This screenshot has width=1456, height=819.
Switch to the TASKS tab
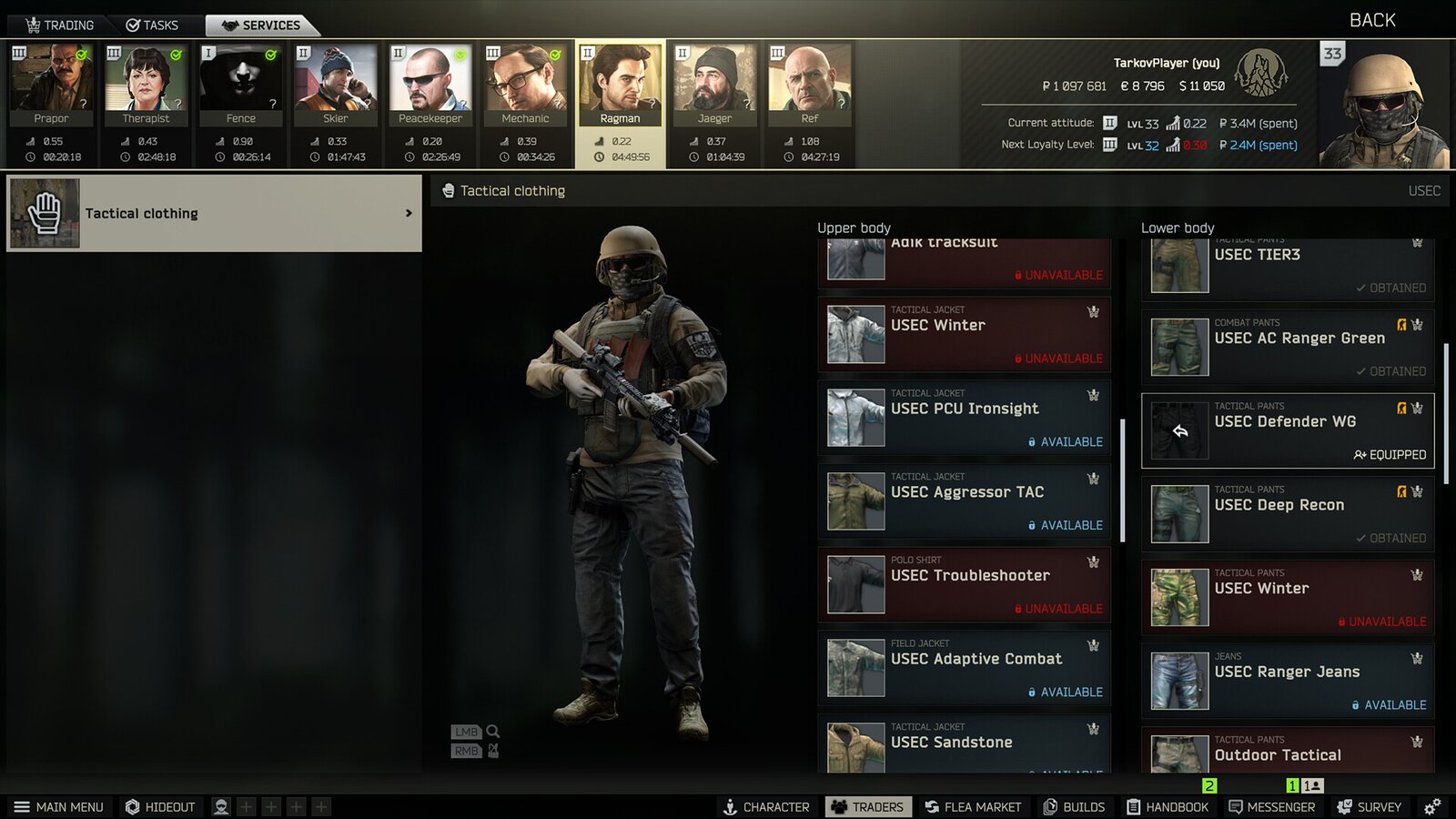click(153, 25)
